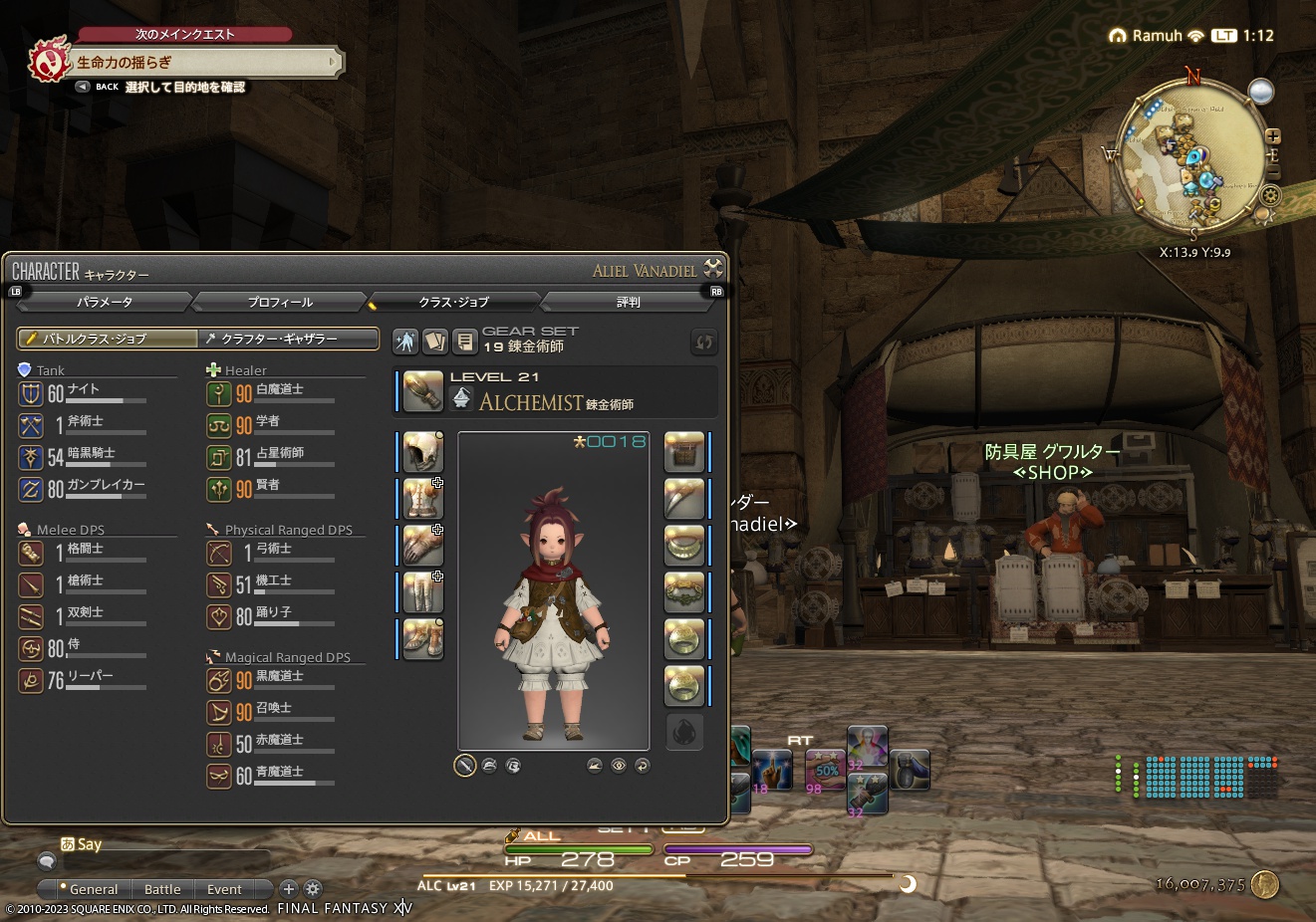Toggle headgear visibility under character preview
The height and width of the screenshot is (922, 1316).
click(x=489, y=766)
